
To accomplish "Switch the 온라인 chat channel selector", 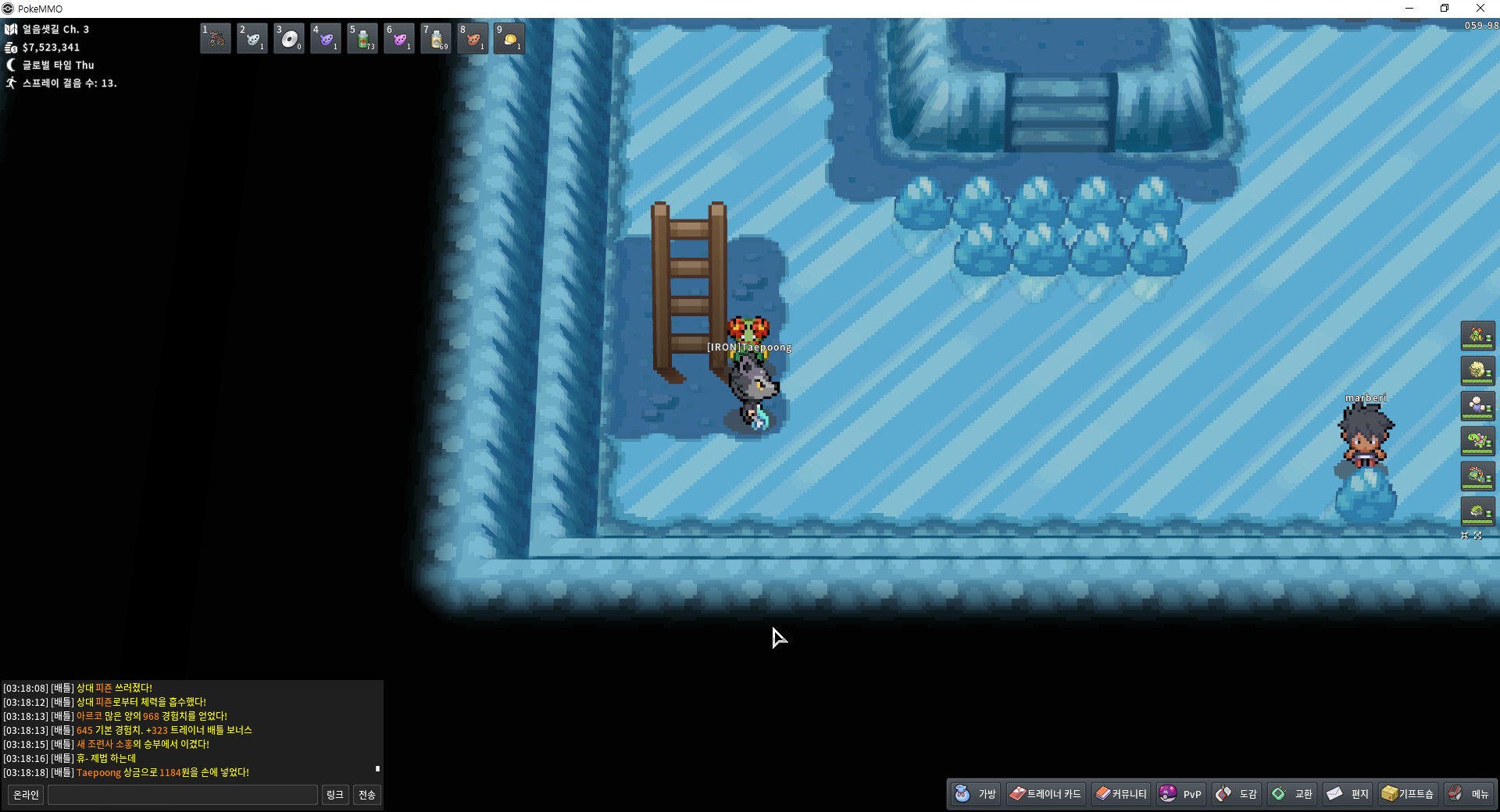I will tap(26, 795).
